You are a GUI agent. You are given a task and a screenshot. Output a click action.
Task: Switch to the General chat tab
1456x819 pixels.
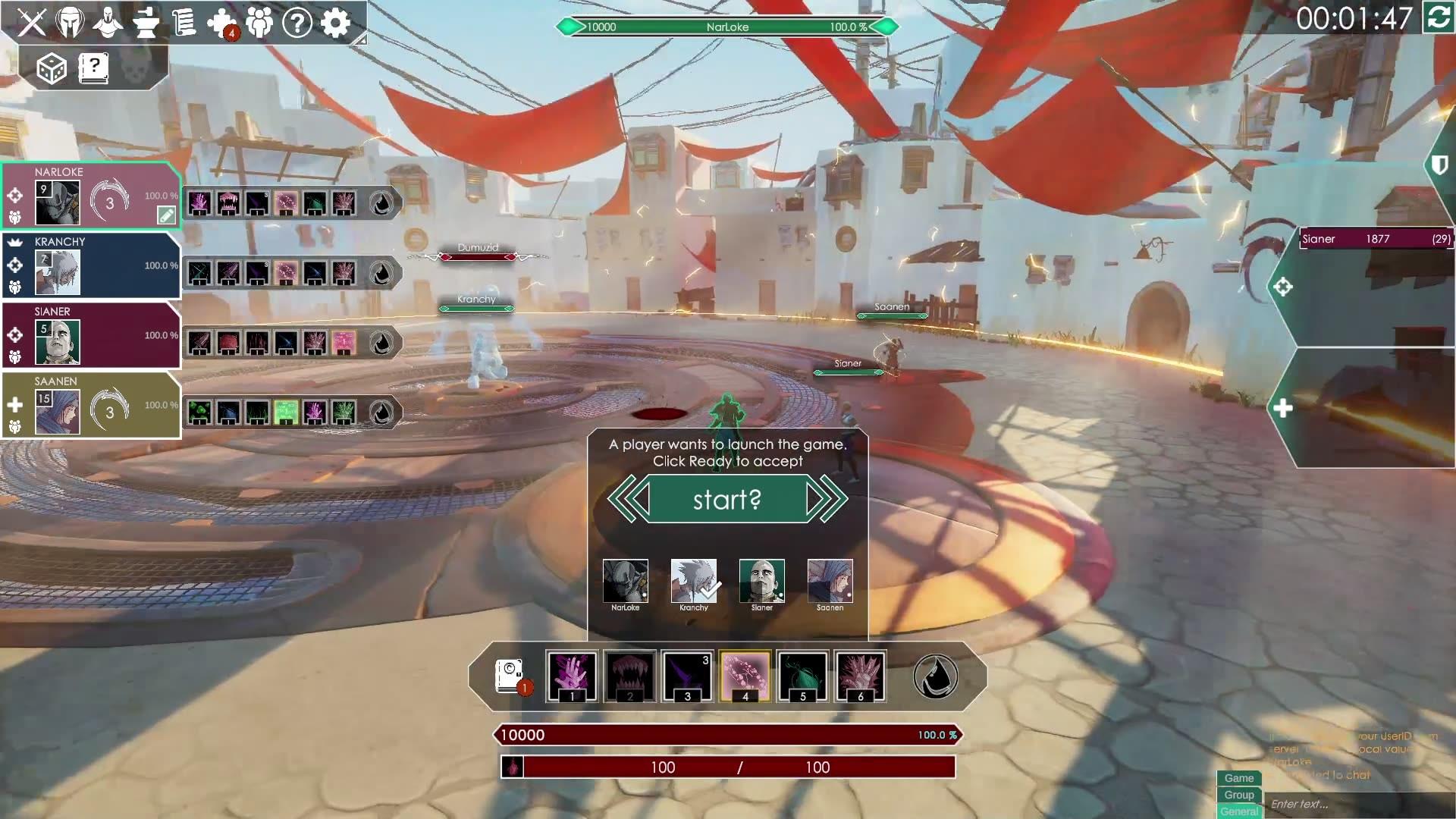click(1238, 811)
